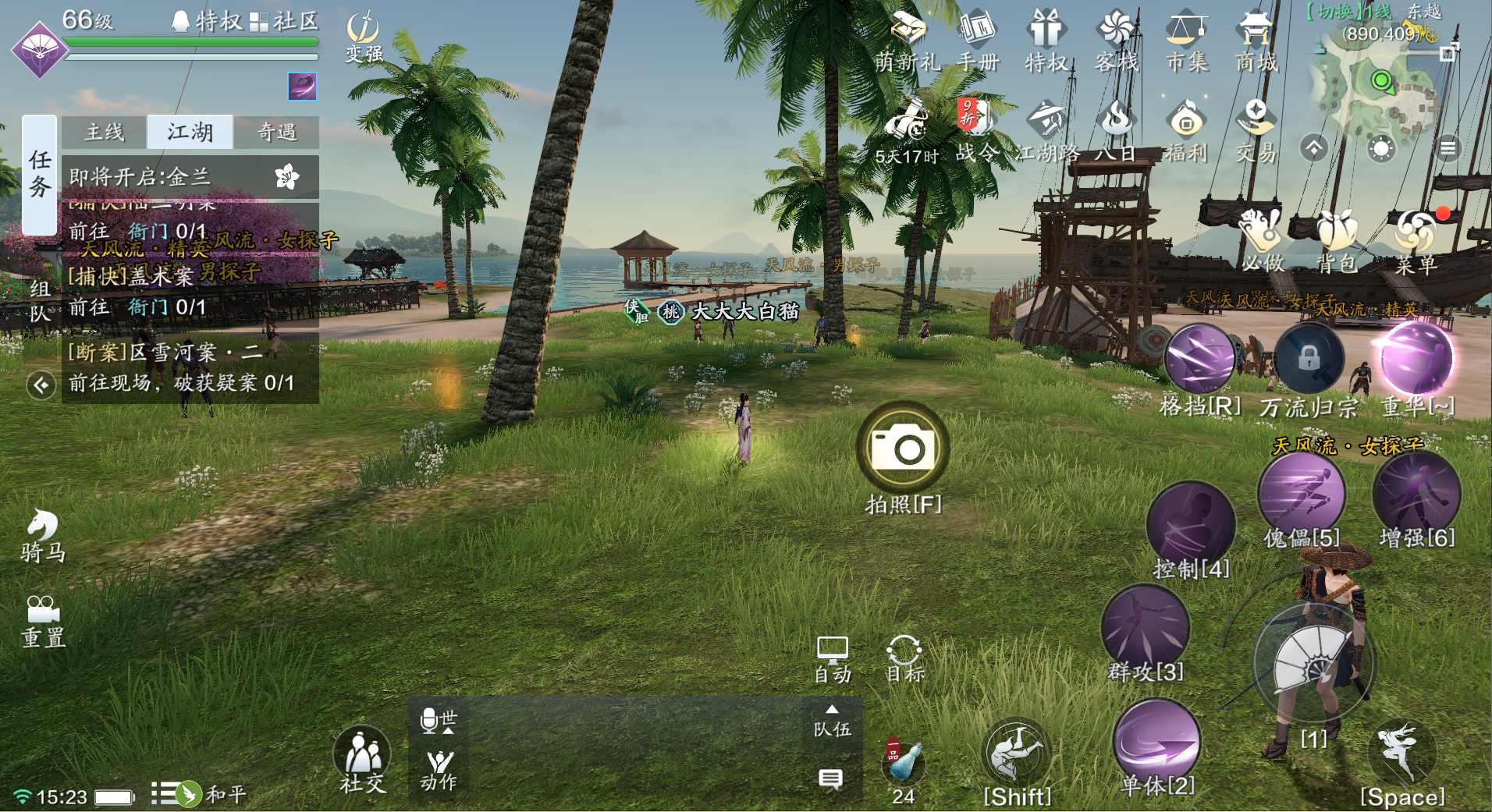Use the 单体 single-target skill
This screenshot has height=812, width=1492.
[x=1157, y=741]
